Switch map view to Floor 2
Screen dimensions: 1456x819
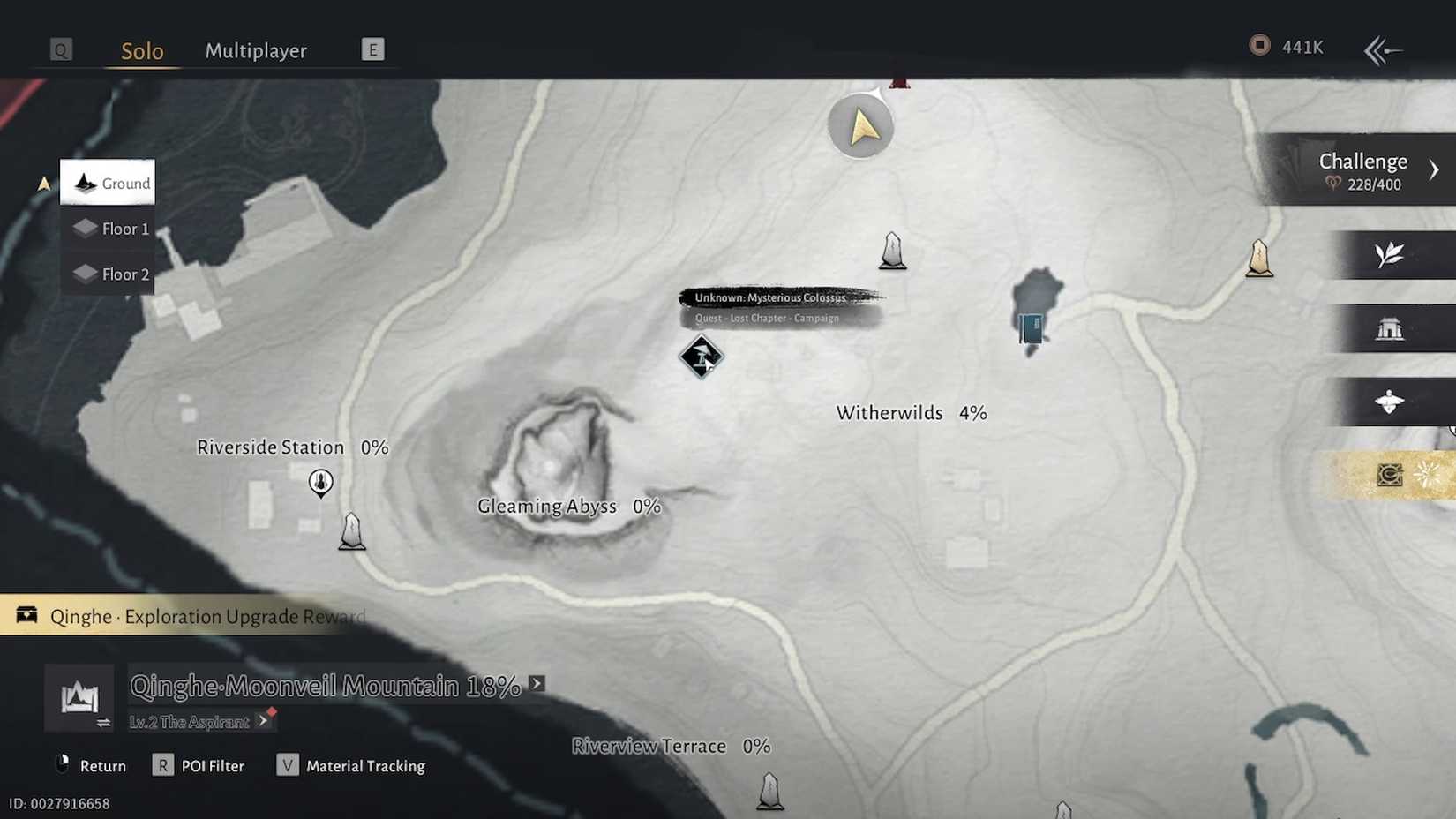tap(108, 274)
